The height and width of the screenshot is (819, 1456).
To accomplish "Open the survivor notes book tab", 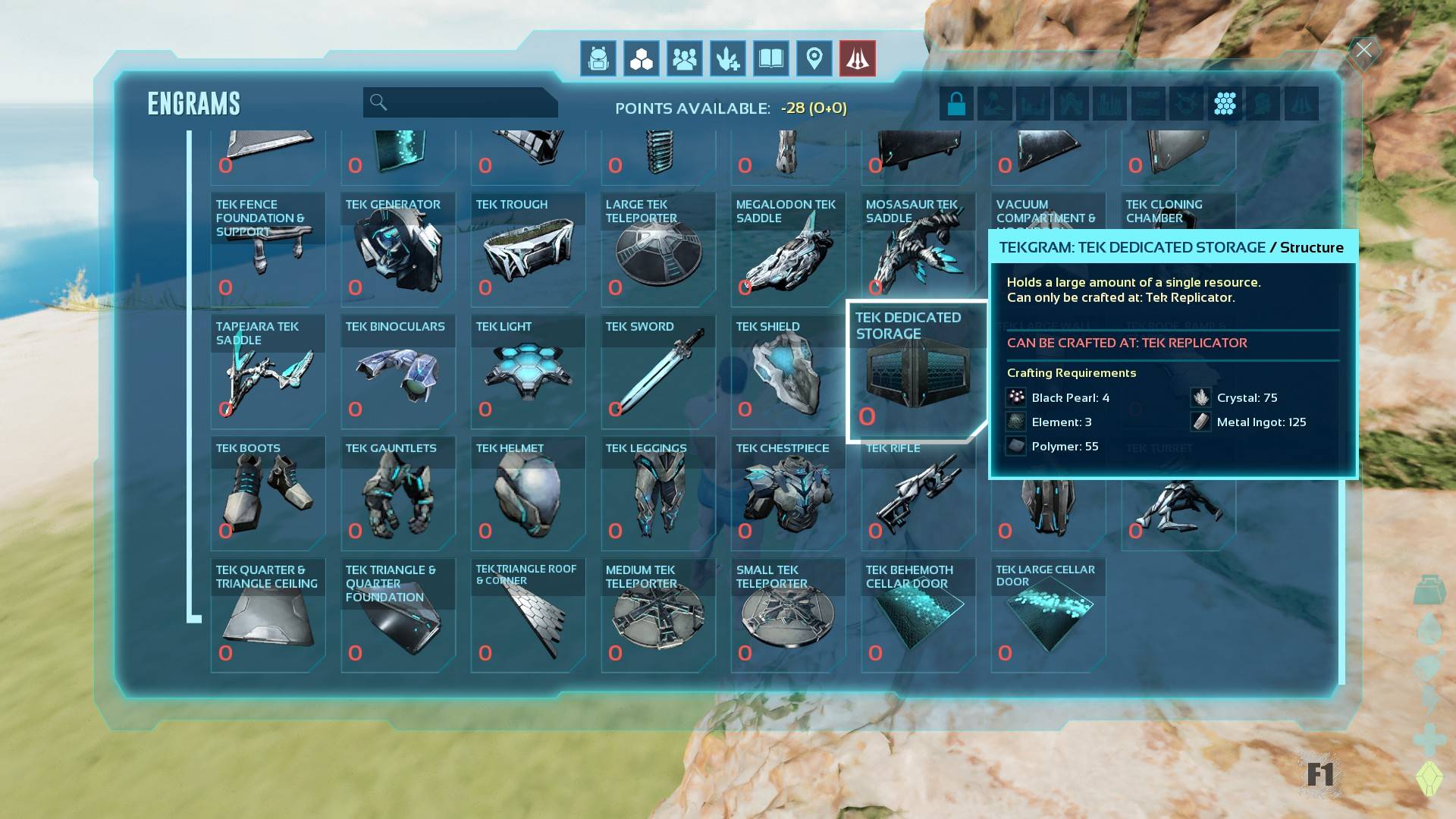I will coord(771,58).
